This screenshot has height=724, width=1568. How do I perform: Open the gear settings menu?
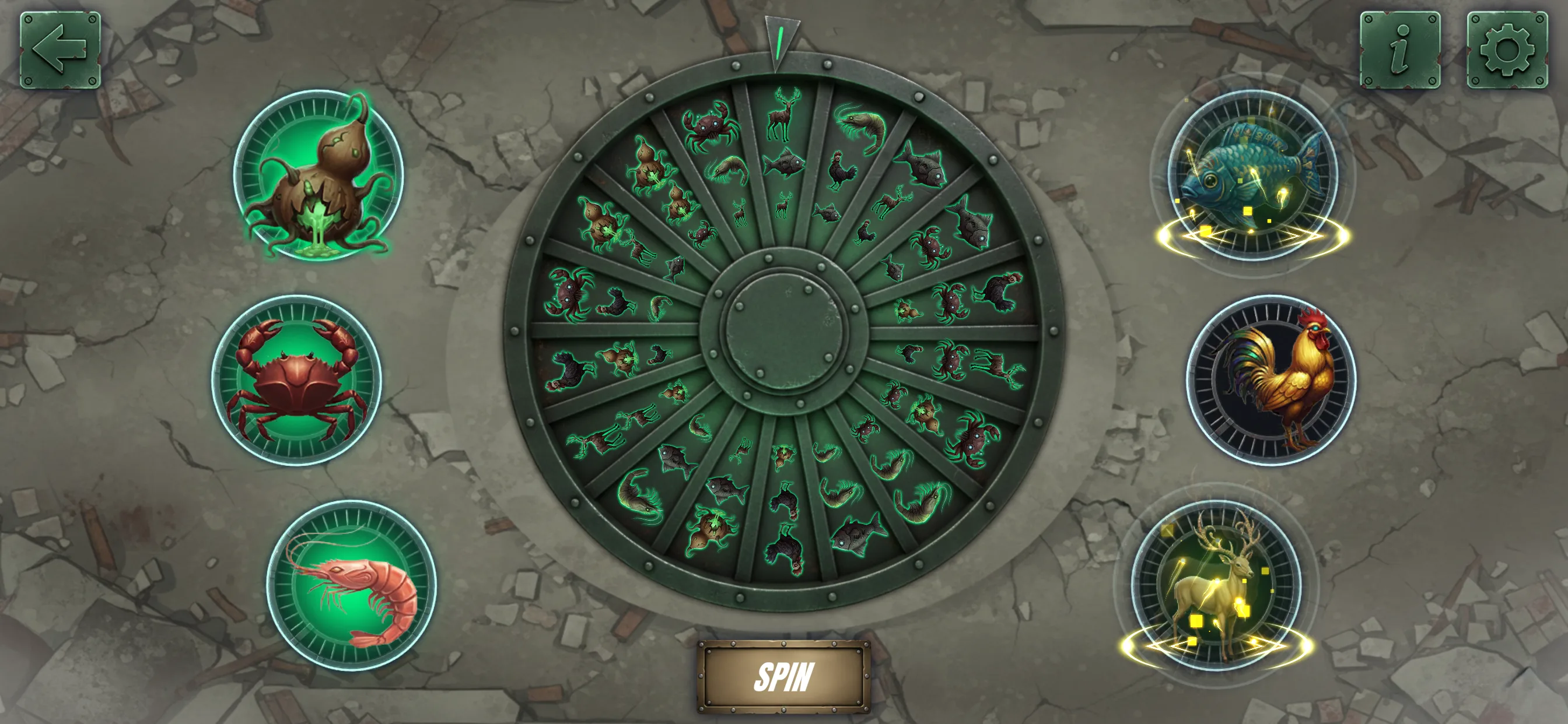pyautogui.click(x=1507, y=50)
